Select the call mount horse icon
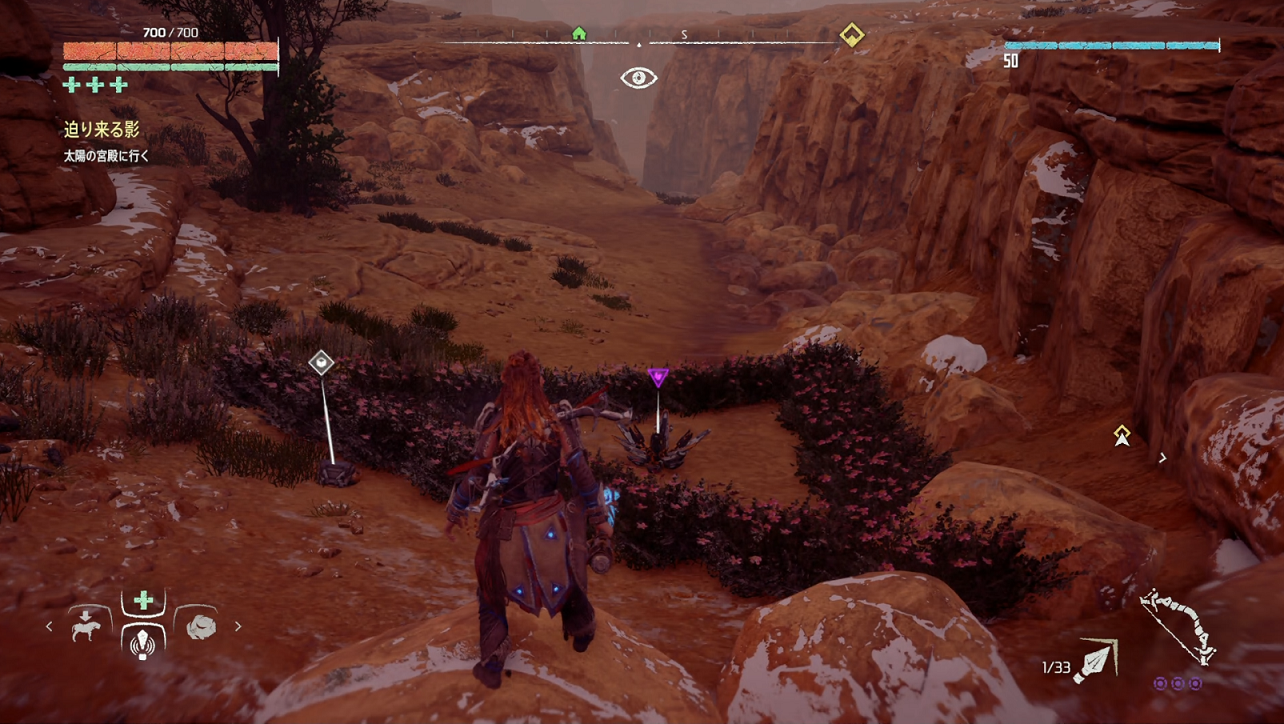This screenshot has width=1284, height=724. pyautogui.click(x=88, y=626)
